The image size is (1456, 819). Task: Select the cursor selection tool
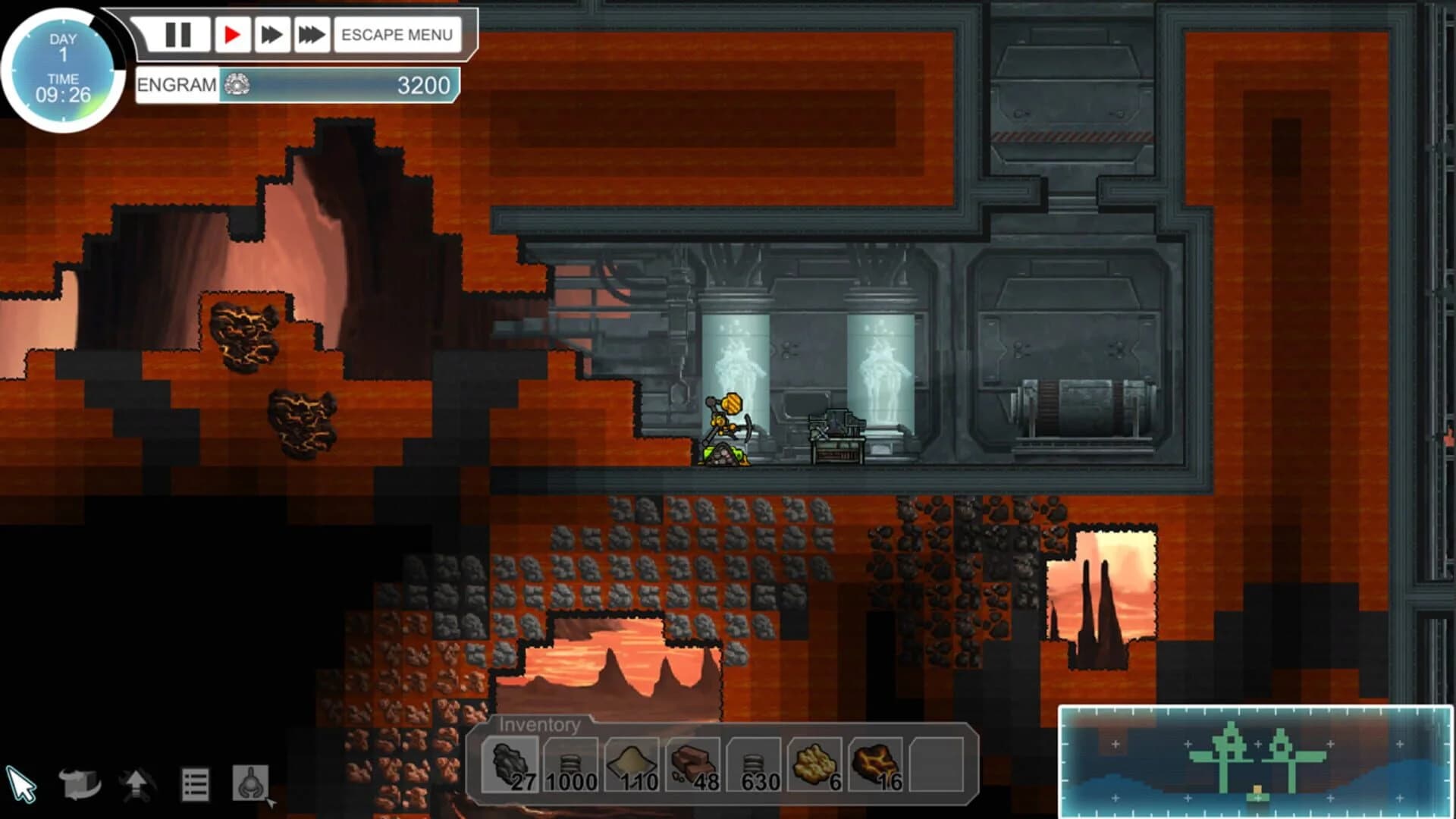(x=24, y=781)
